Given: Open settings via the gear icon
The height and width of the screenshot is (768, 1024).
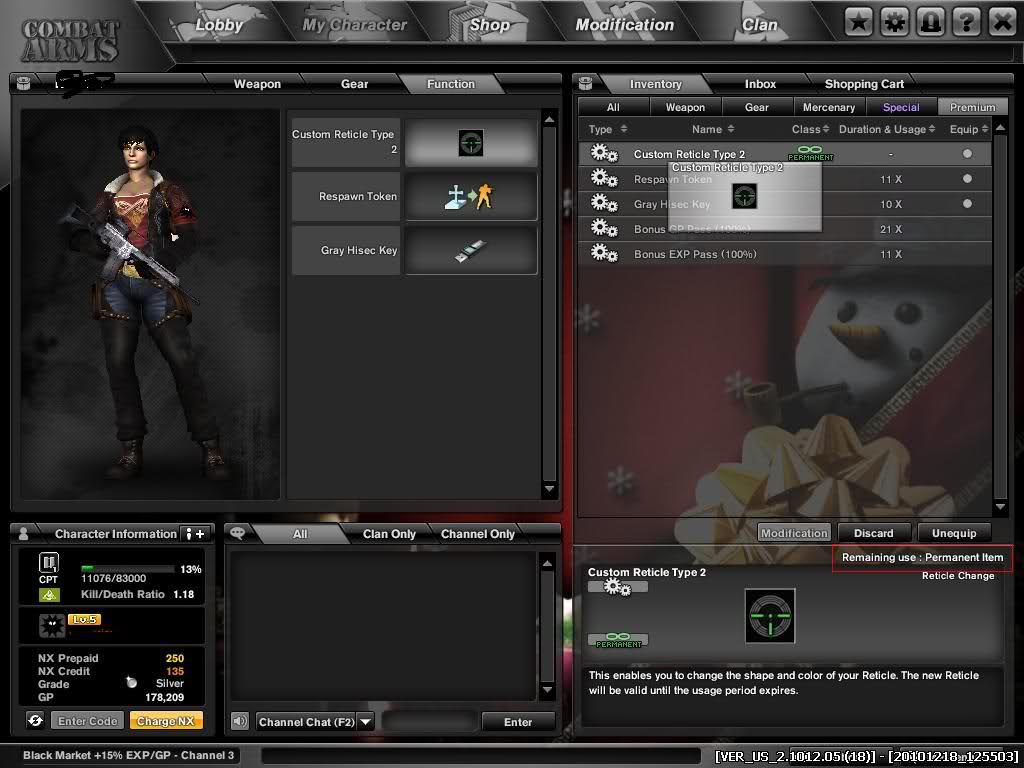Looking at the screenshot, I should coord(894,21).
